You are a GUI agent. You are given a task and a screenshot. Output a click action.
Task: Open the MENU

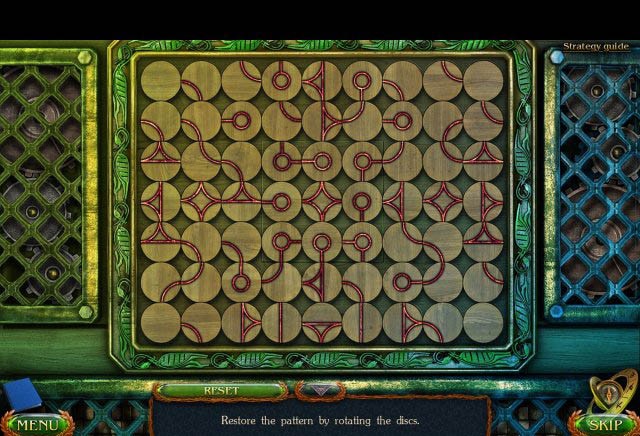point(37,424)
